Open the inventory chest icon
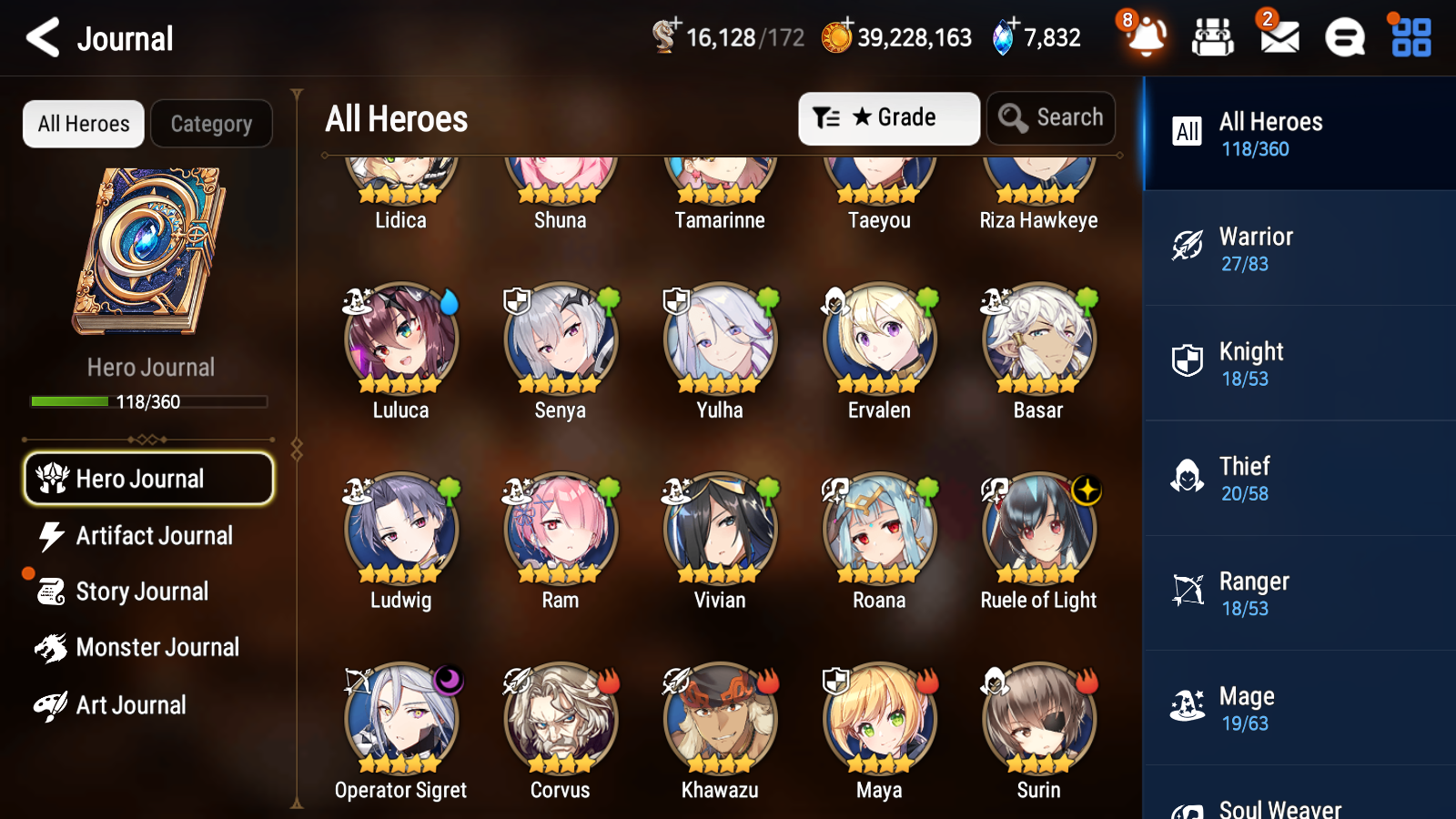The image size is (1456, 819). click(x=1213, y=38)
